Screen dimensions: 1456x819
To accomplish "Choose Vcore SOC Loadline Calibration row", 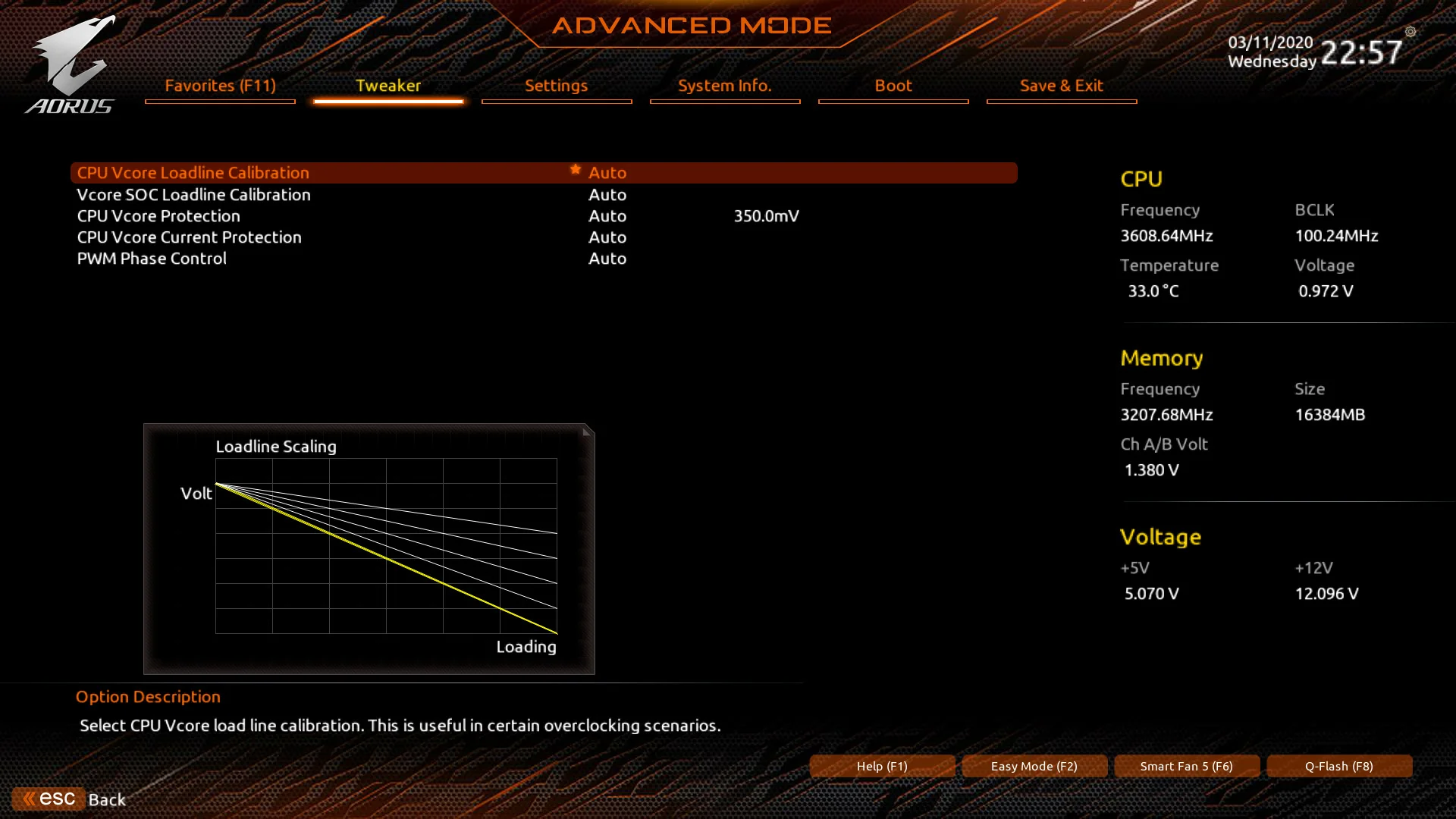I will [194, 195].
